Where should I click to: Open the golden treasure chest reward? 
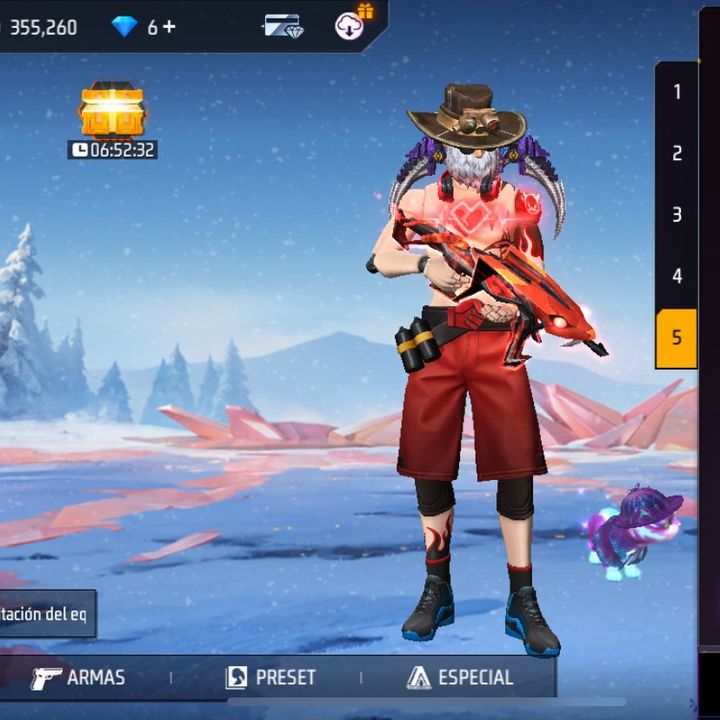[112, 110]
